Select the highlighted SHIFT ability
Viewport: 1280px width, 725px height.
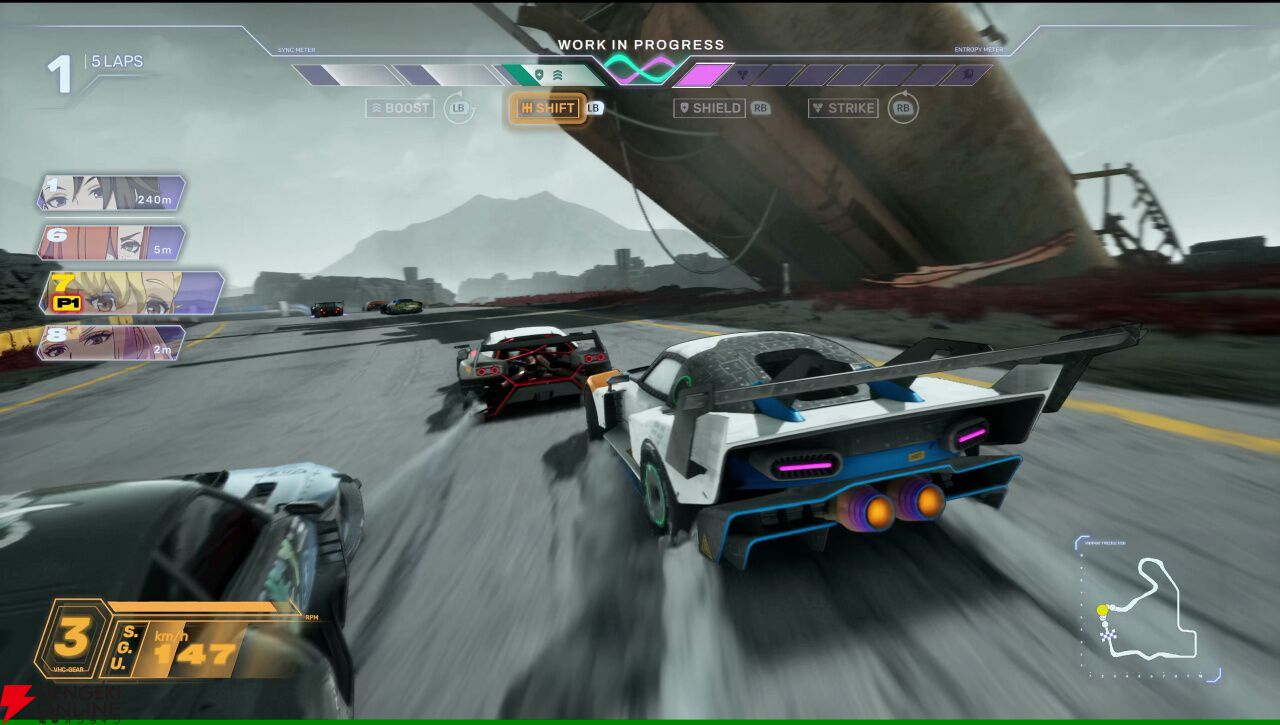pyautogui.click(x=547, y=108)
